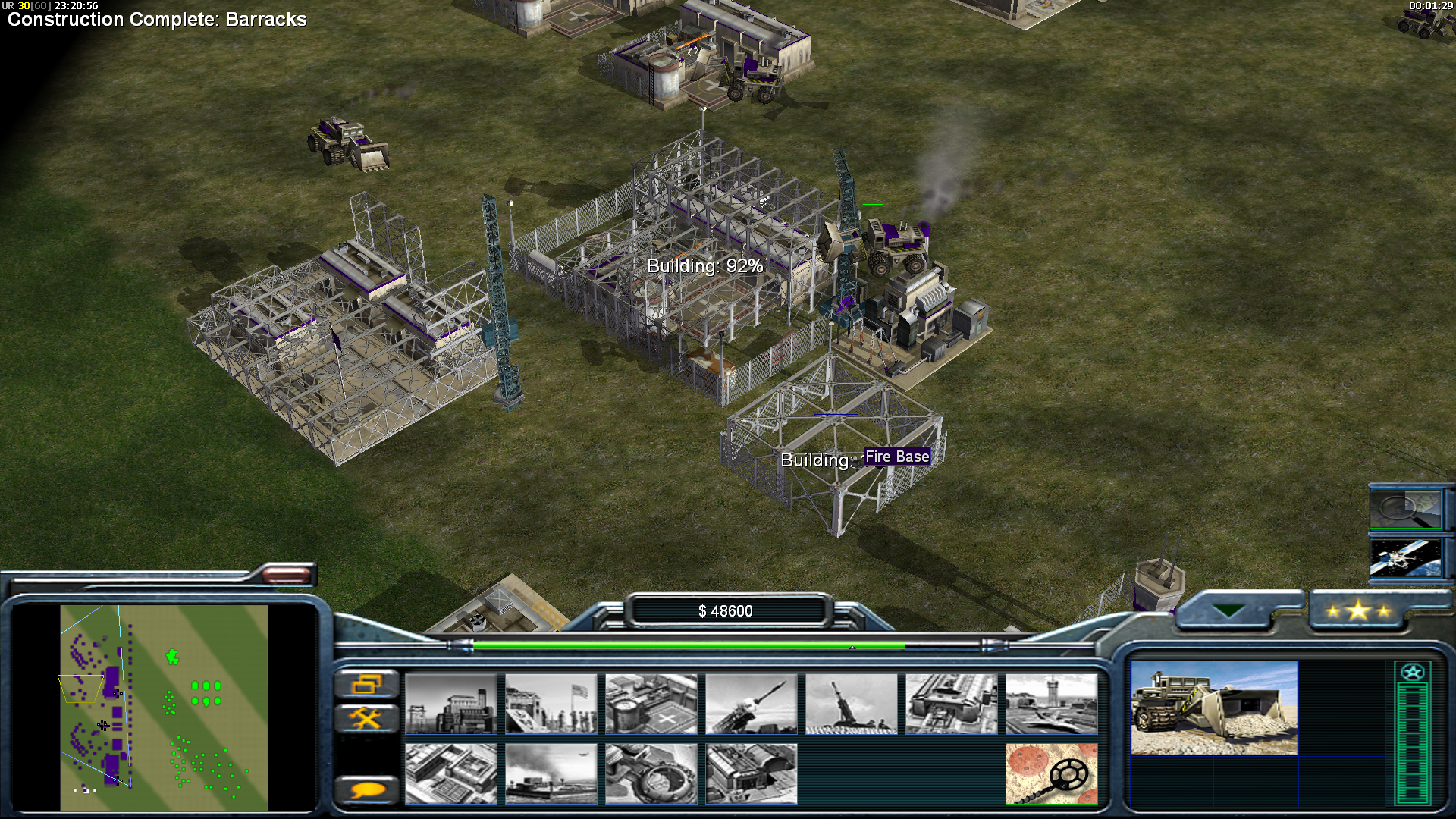Build a Cold Fusion Reactor power plant
Screen dimensions: 1456x819
pyautogui.click(x=450, y=704)
